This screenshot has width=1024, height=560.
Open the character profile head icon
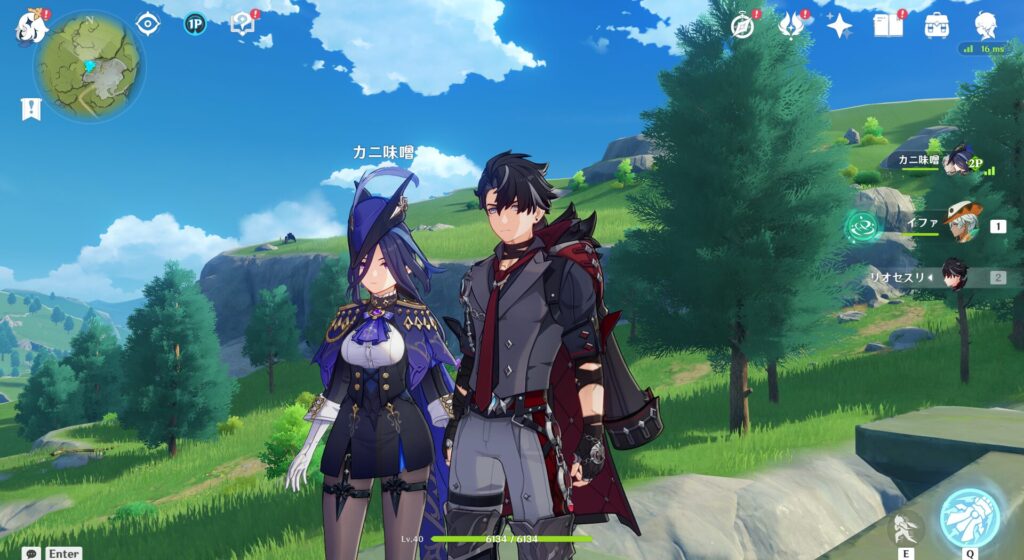click(985, 24)
